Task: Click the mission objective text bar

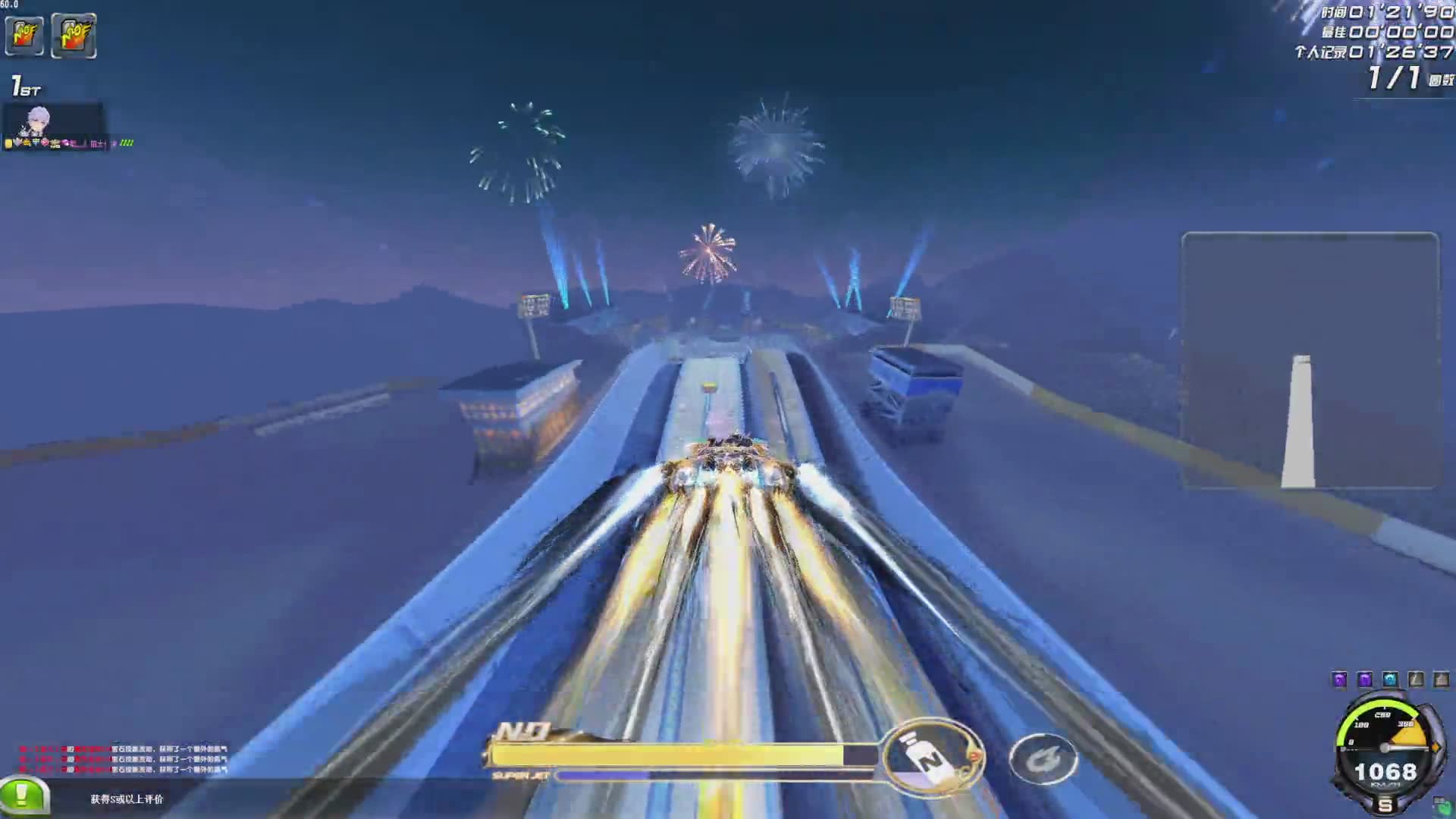Action: click(127, 799)
